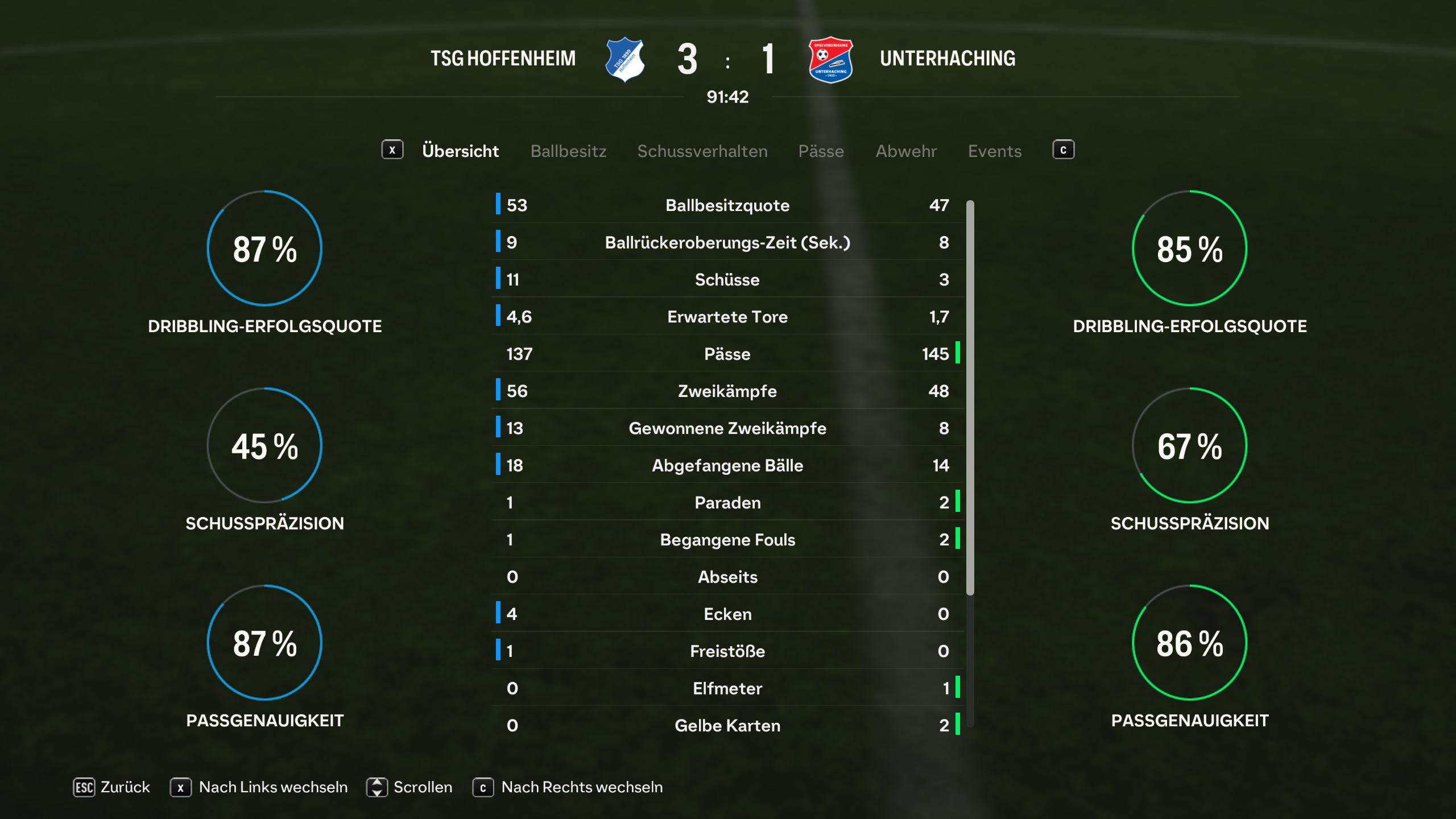Show the Pässe statistics tab
This screenshot has height=819, width=1456.
pos(821,151)
